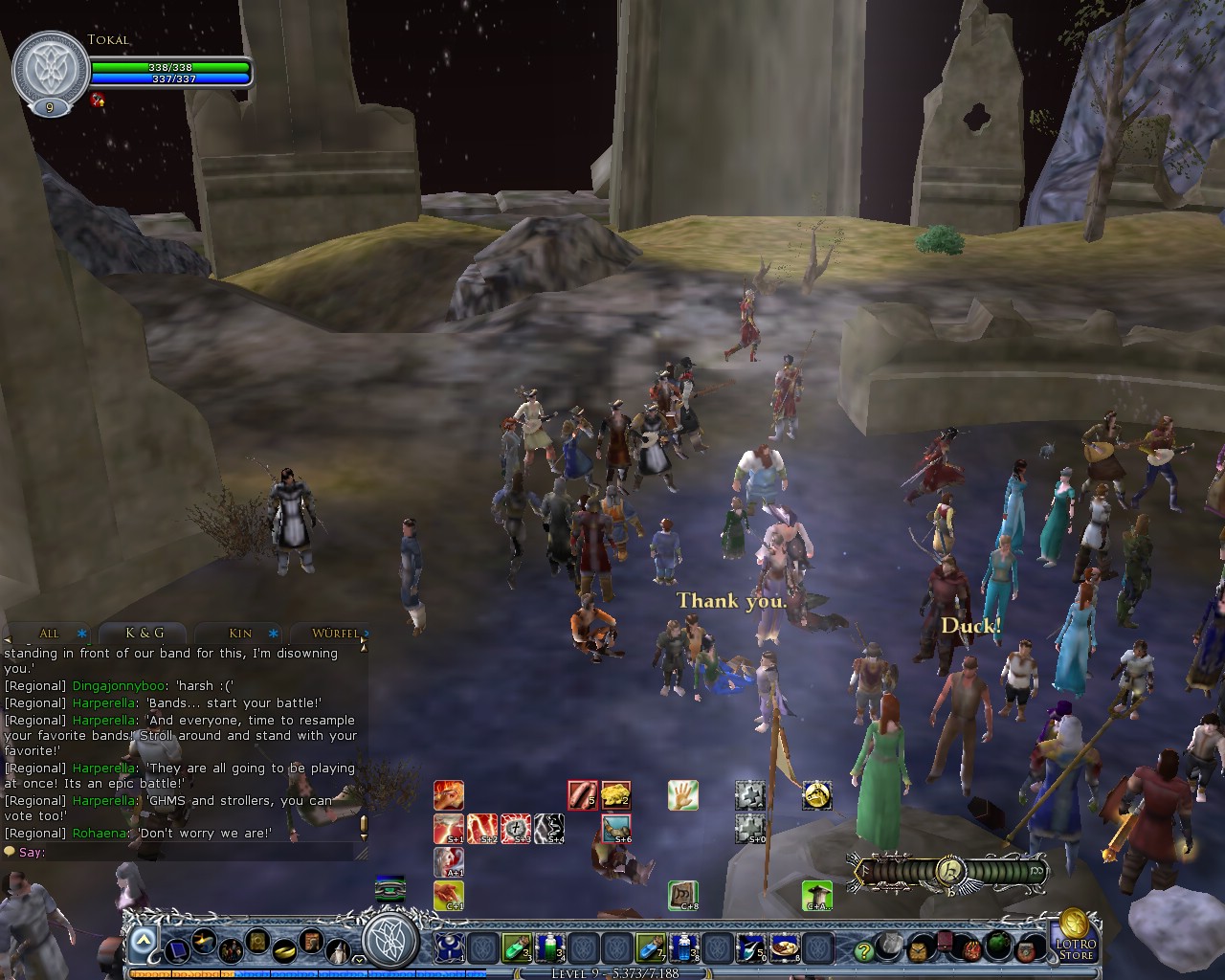Click the asterisk indicator on the All tab
The image size is (1225, 980).
click(80, 634)
